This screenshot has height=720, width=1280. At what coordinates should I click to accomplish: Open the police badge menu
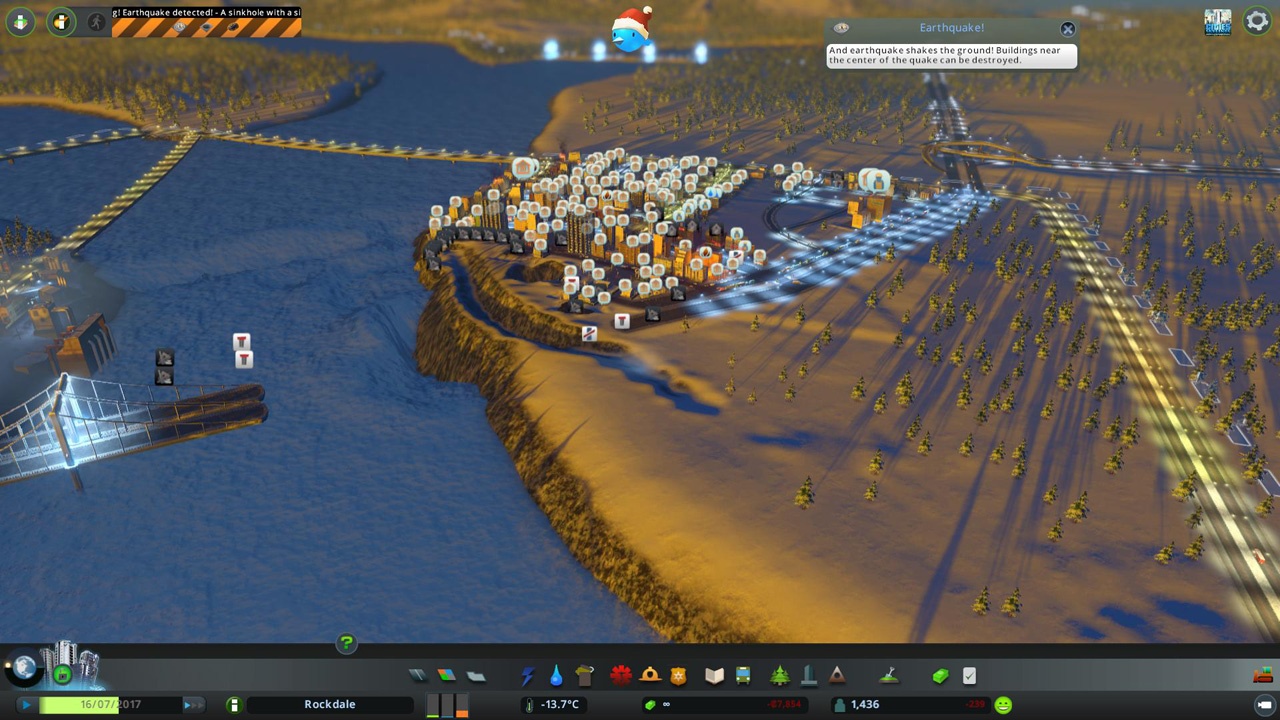[678, 676]
